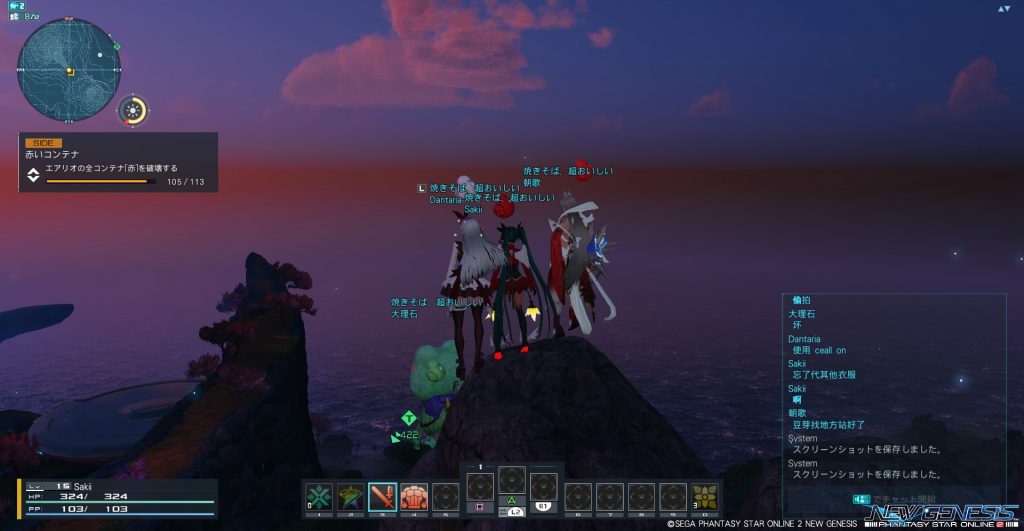Toggle the arrows at the screen's top-right corner
Image resolution: width=1024 pixels, height=531 pixels.
point(1003,8)
